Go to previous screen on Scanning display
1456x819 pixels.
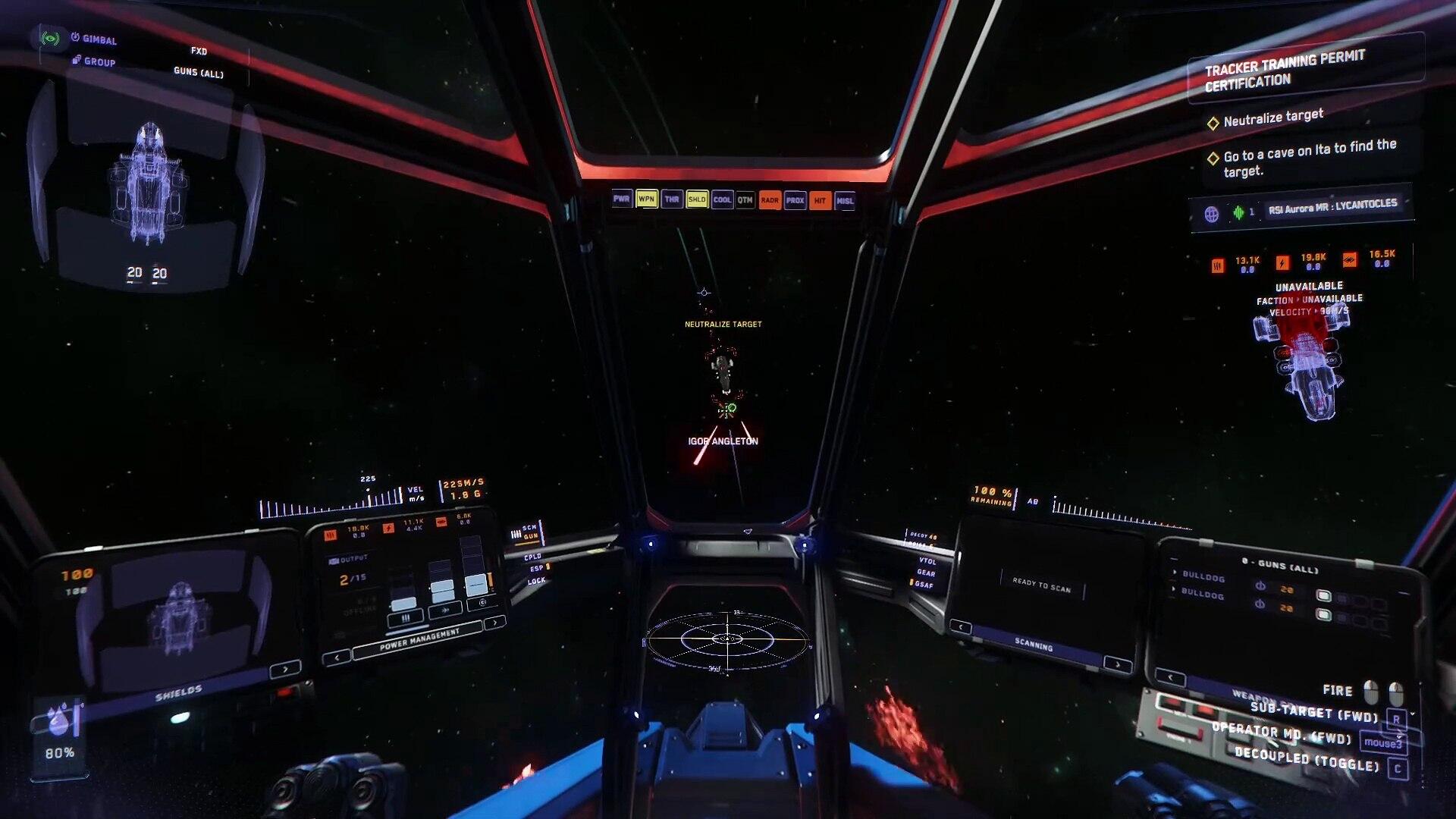point(961,626)
